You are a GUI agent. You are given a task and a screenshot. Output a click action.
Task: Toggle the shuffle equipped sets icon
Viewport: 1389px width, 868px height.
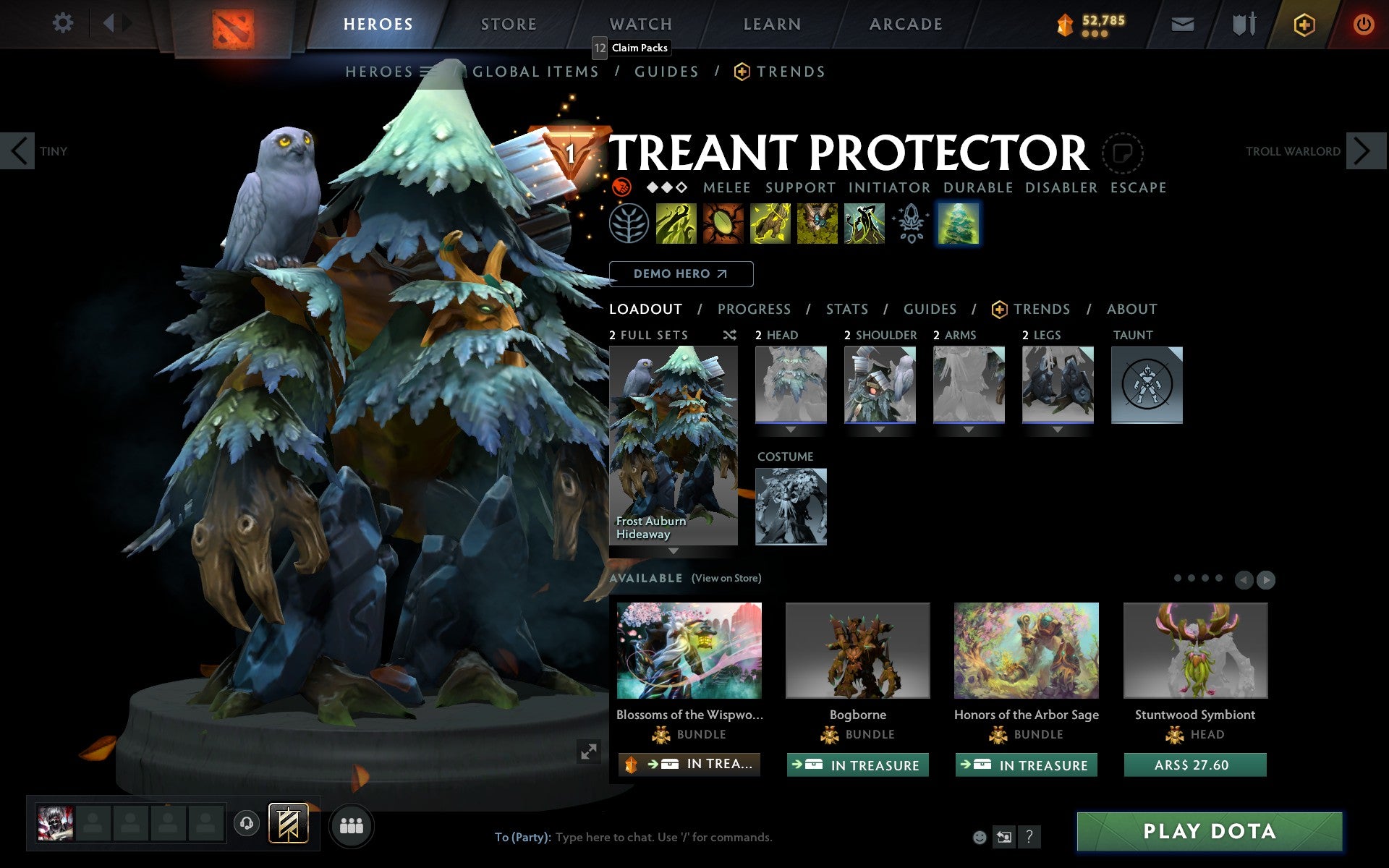(x=729, y=335)
